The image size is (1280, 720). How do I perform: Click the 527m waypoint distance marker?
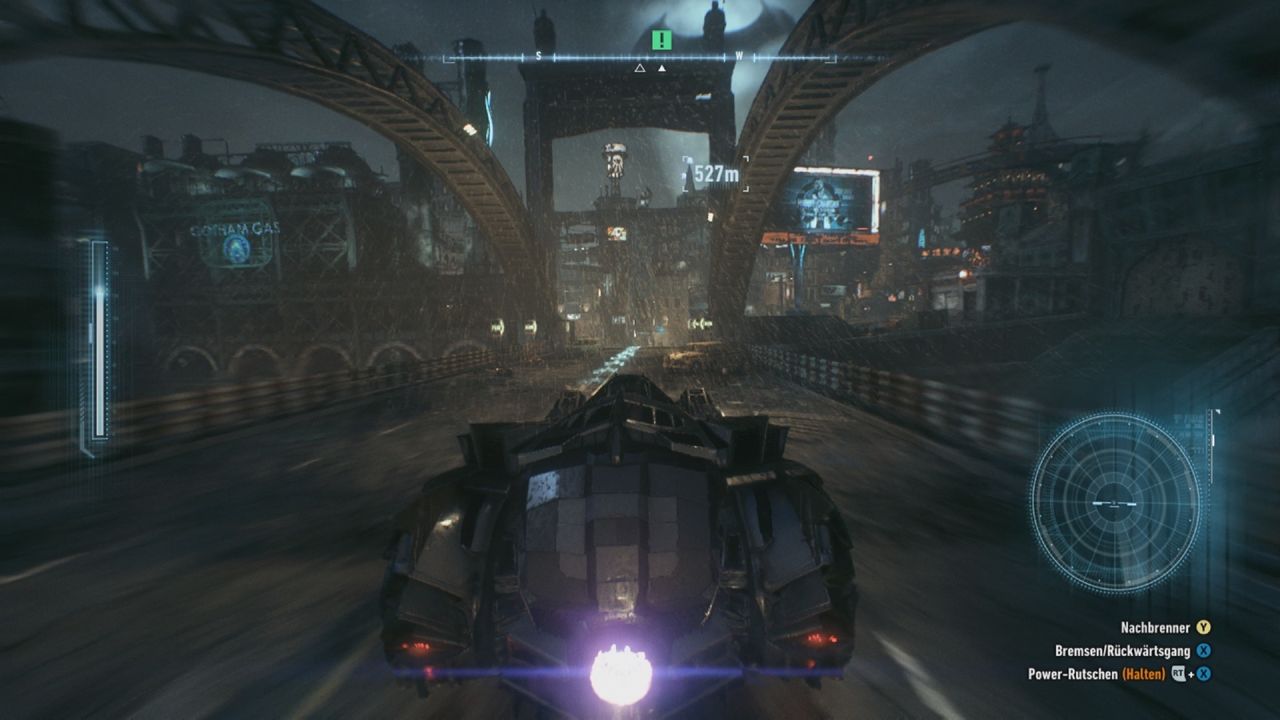pyautogui.click(x=716, y=174)
